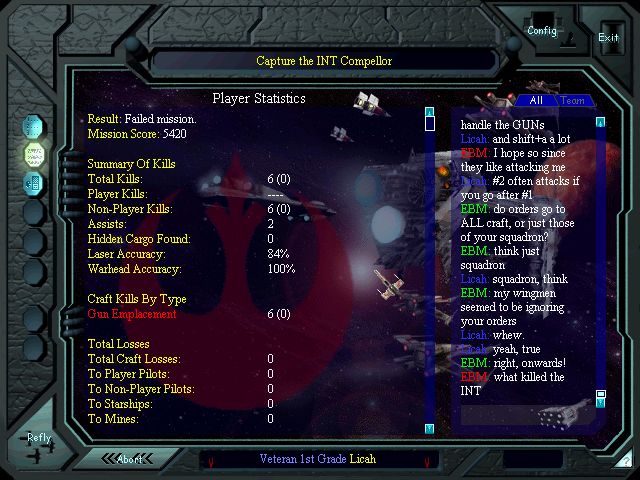
Task: Open the octagon icon showing a keypad
Action: (33, 182)
